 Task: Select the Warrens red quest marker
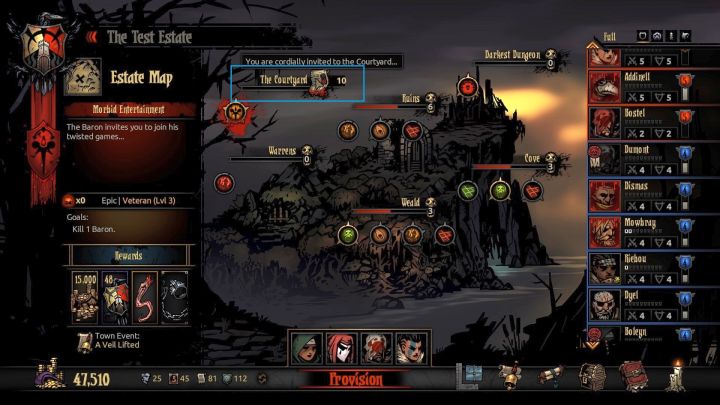click(224, 182)
